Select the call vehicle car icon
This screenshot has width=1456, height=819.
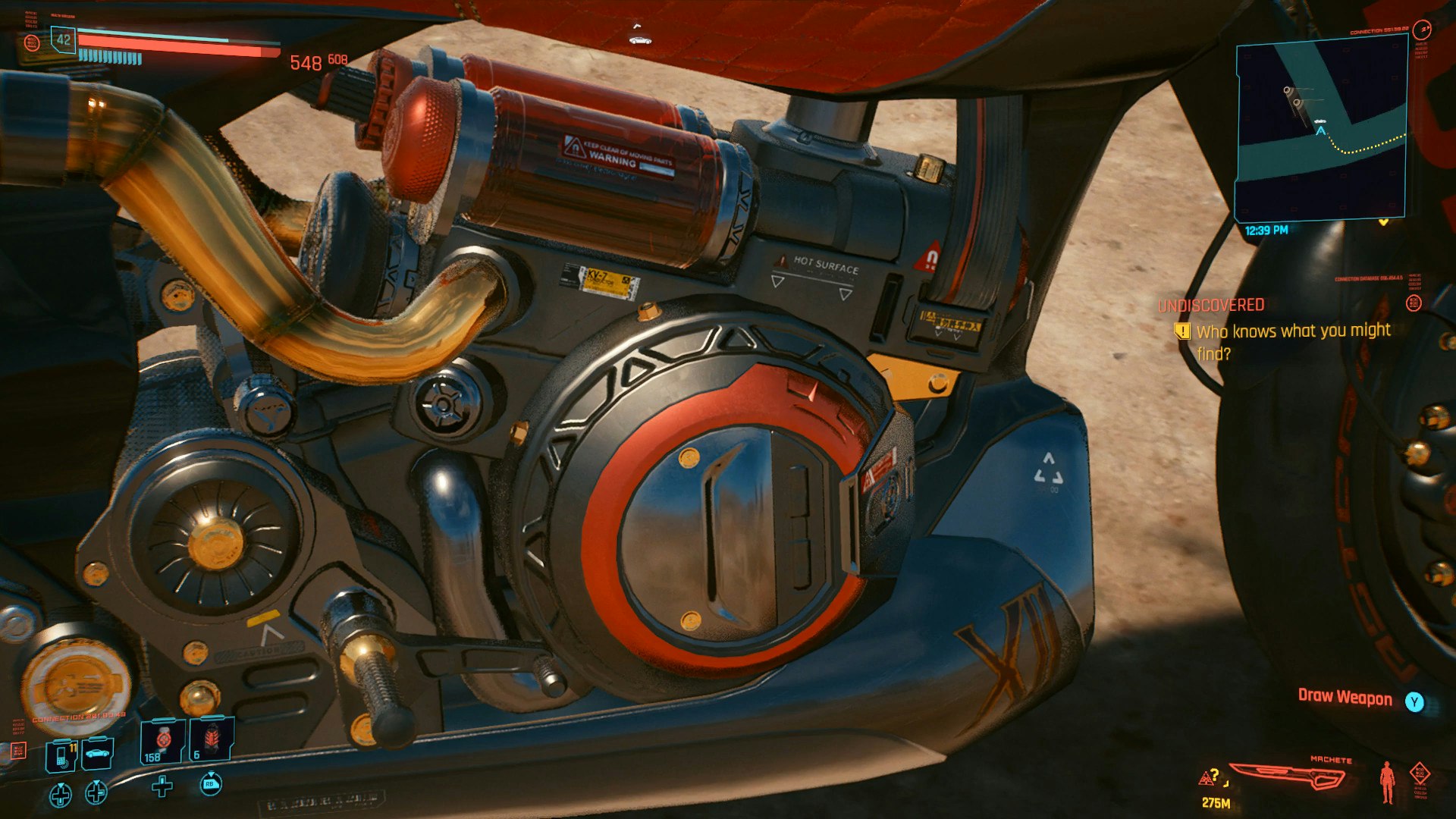pyautogui.click(x=97, y=753)
